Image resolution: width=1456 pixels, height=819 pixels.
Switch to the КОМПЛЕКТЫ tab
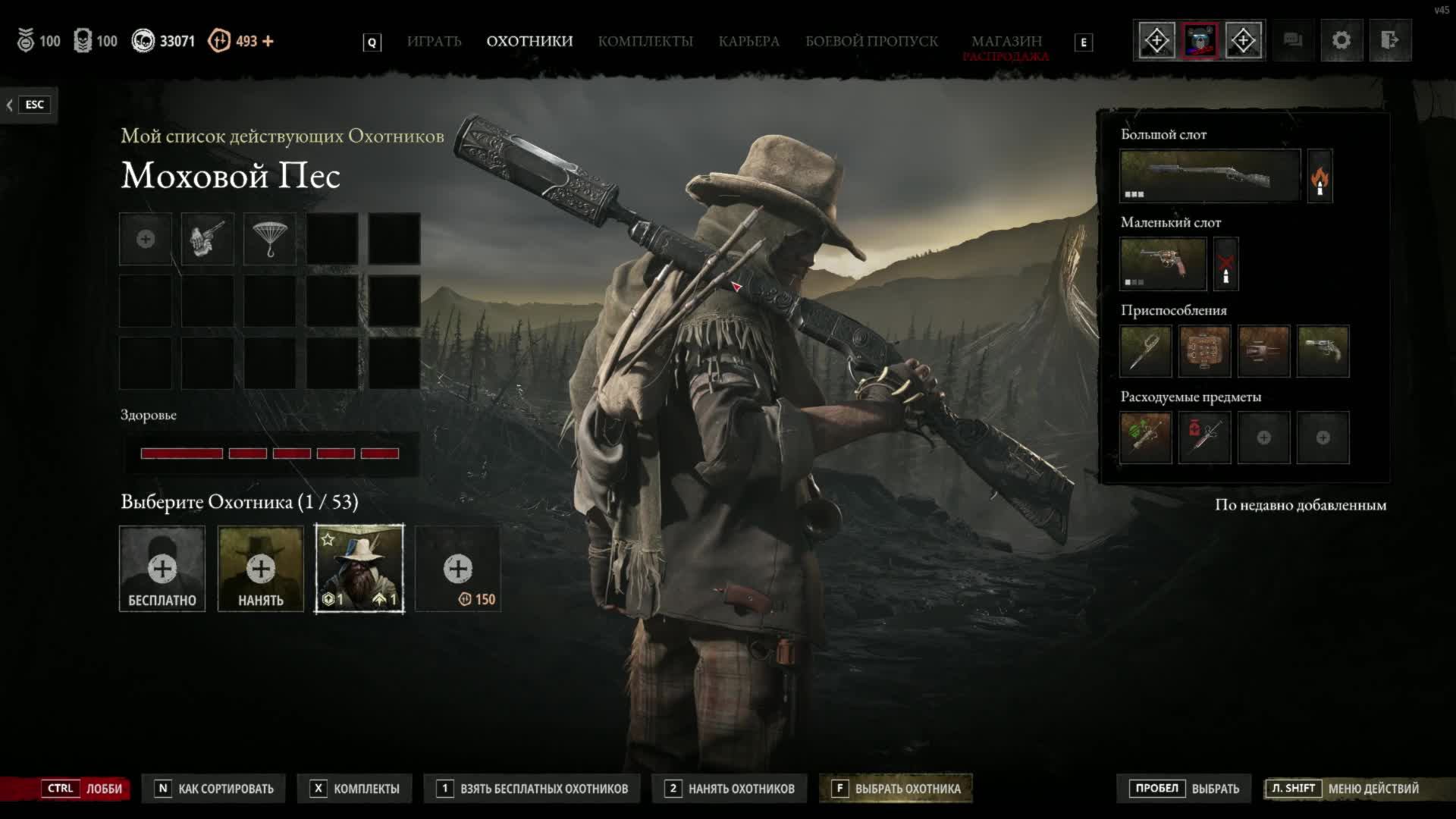[x=645, y=41]
